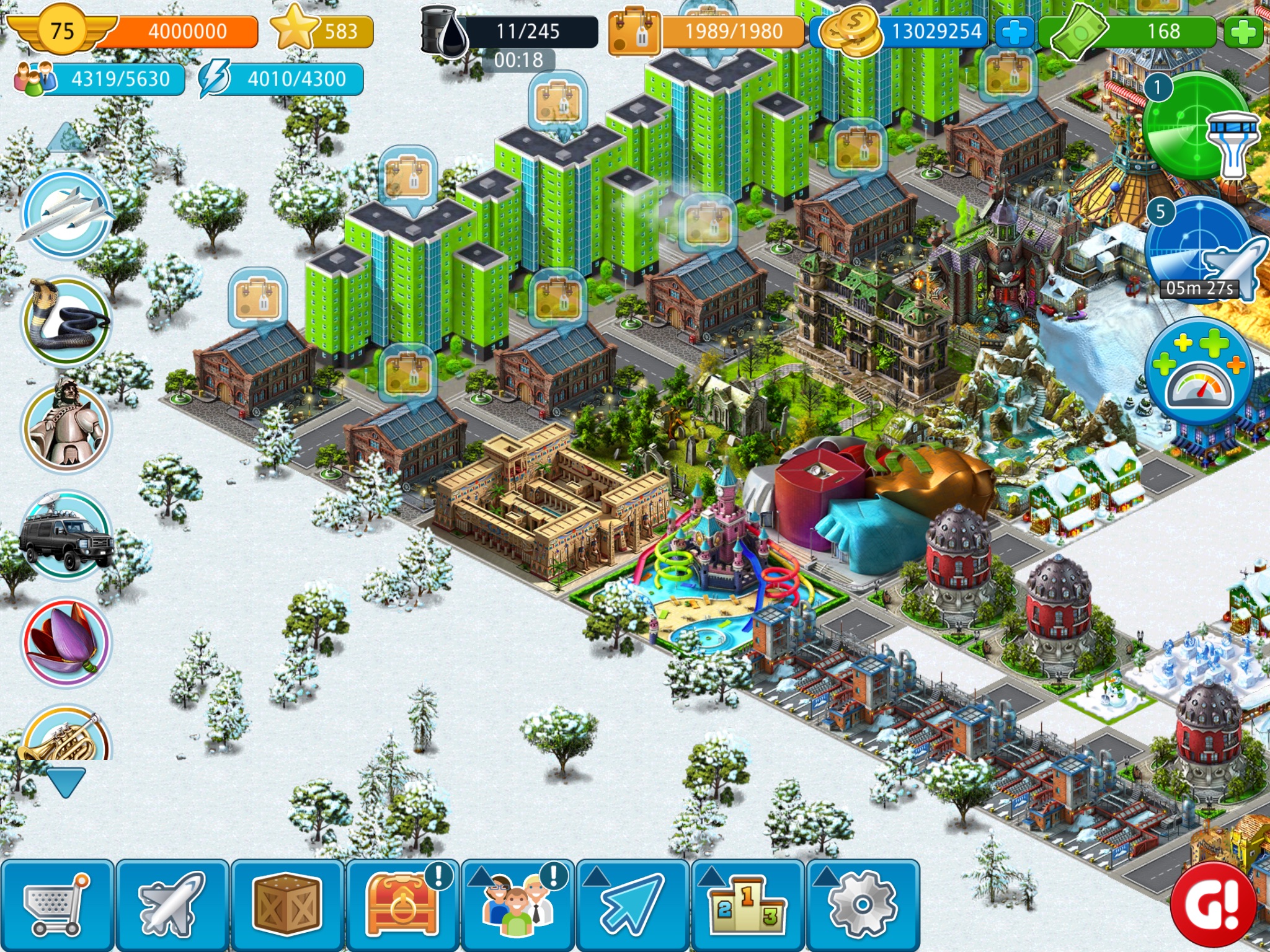Open the blue flight radar timer
Image resolution: width=1270 pixels, height=952 pixels.
[1200, 248]
